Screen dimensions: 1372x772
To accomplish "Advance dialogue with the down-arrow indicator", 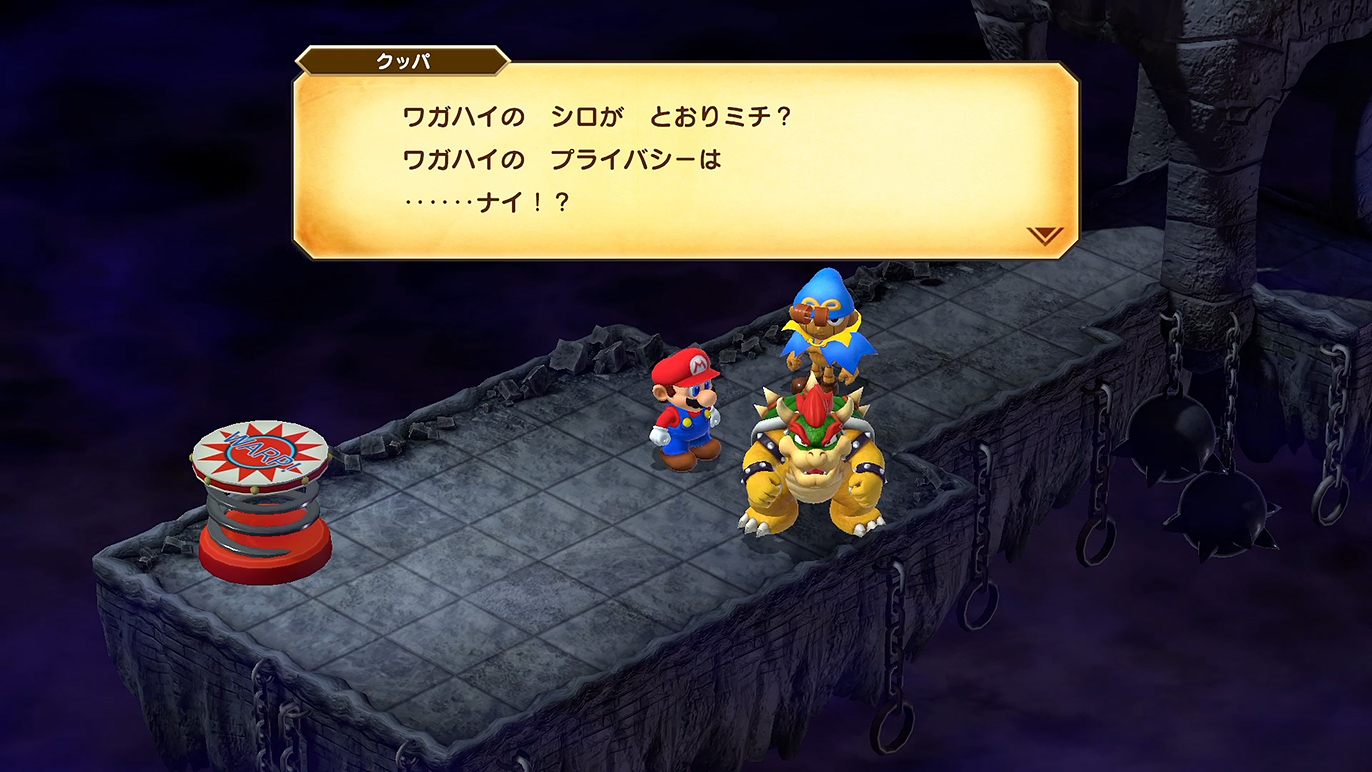I will [x=1044, y=236].
